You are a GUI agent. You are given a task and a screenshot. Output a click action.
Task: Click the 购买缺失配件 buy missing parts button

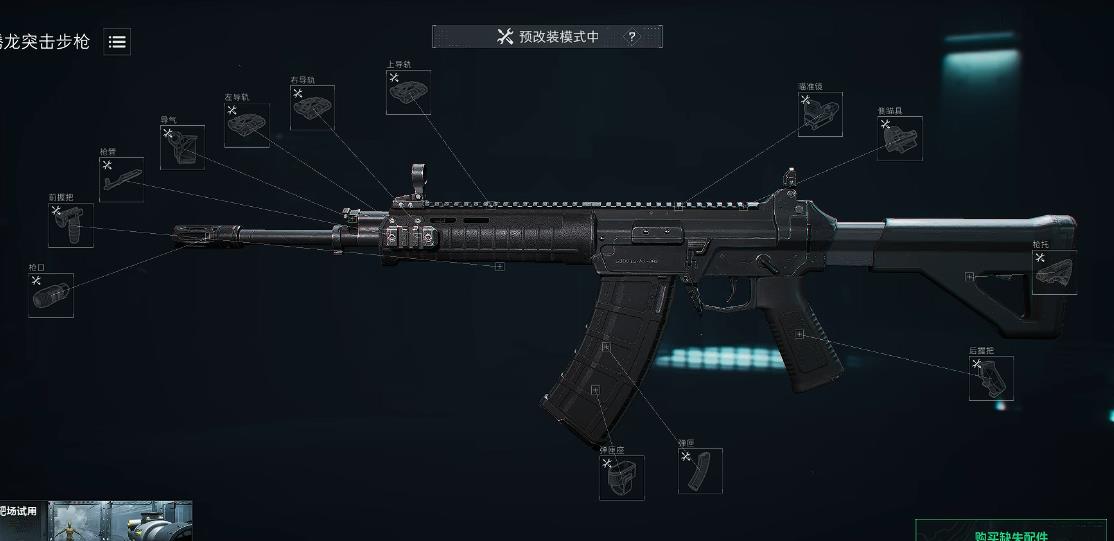(x=1011, y=533)
